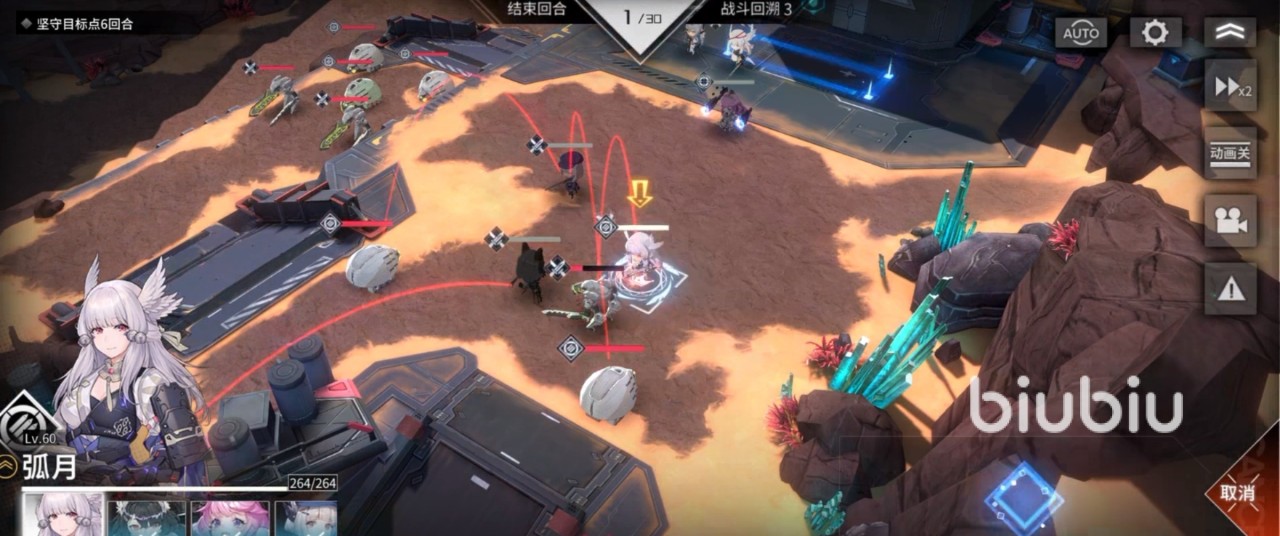Open the gear settings menu

click(1155, 33)
